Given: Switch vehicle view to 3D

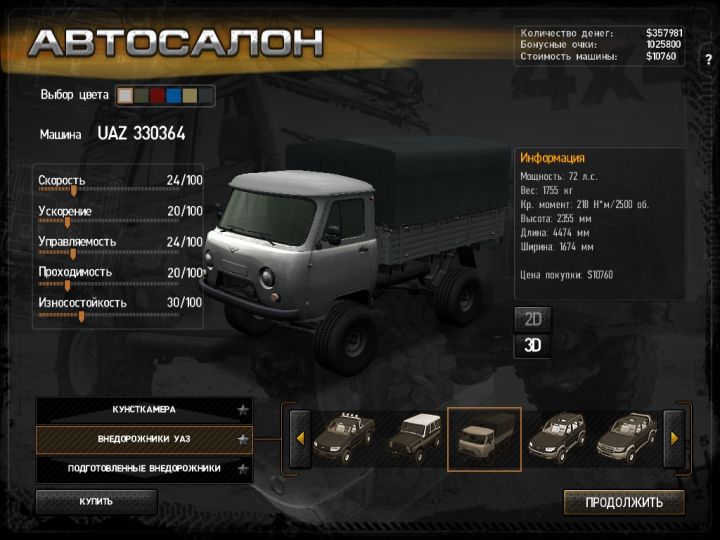Looking at the screenshot, I should (x=533, y=346).
